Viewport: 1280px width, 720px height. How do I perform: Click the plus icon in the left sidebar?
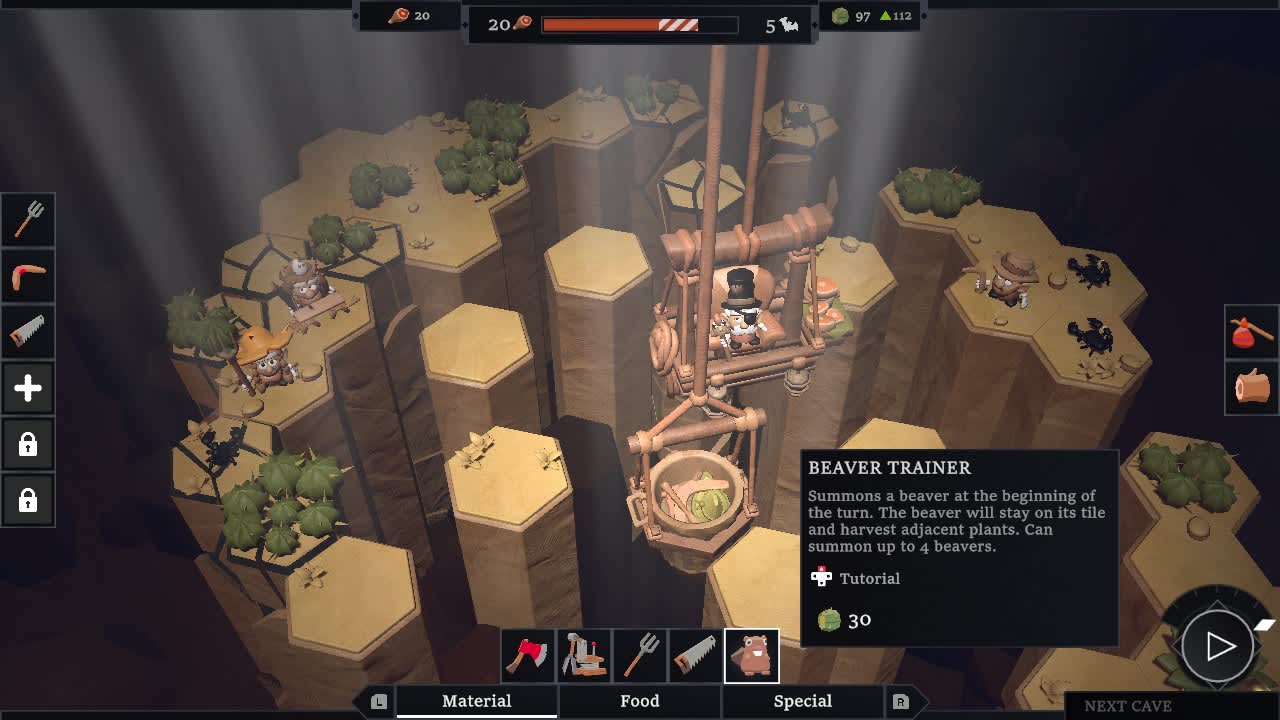tap(27, 388)
